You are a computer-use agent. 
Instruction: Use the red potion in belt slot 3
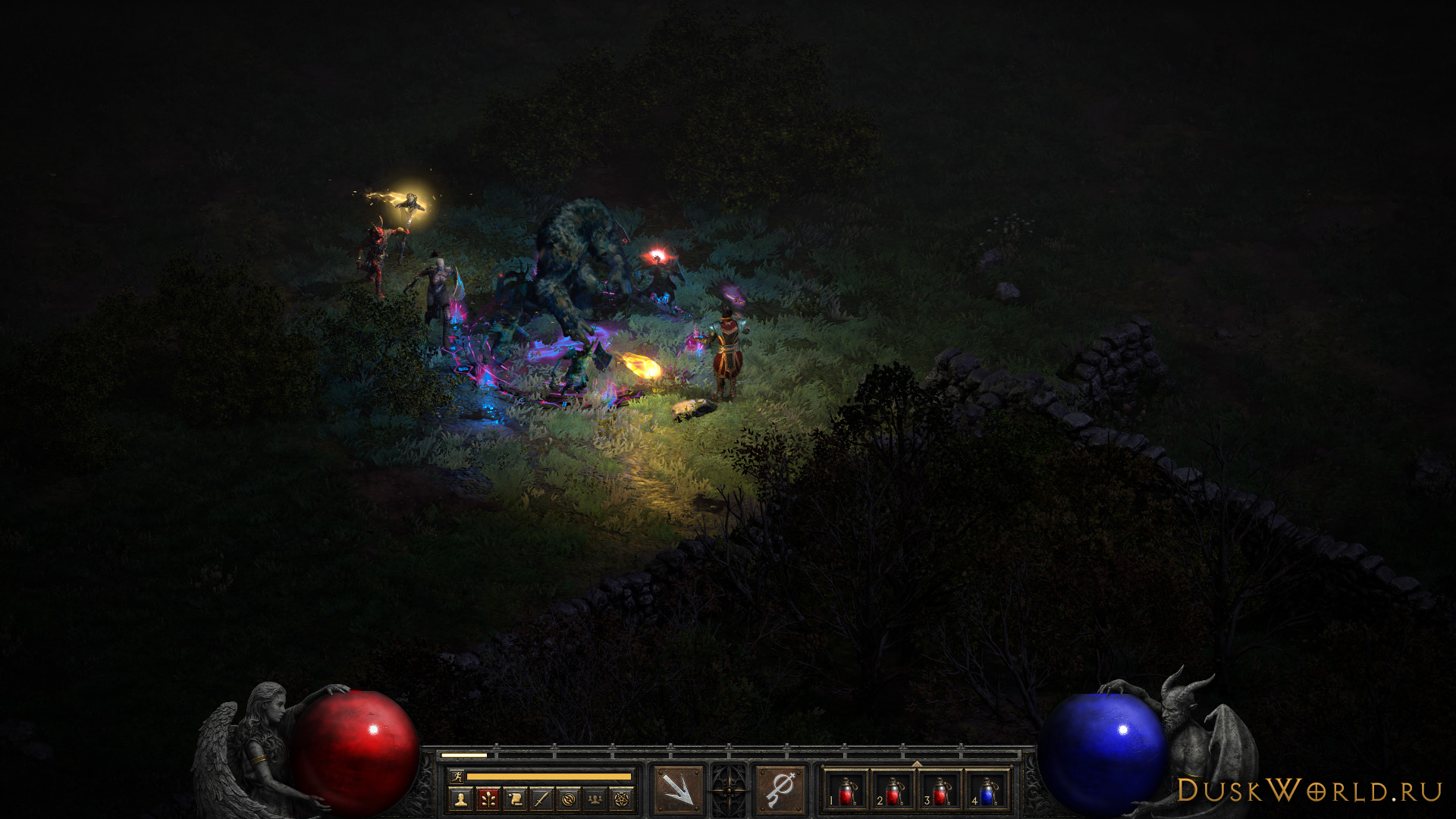[941, 792]
